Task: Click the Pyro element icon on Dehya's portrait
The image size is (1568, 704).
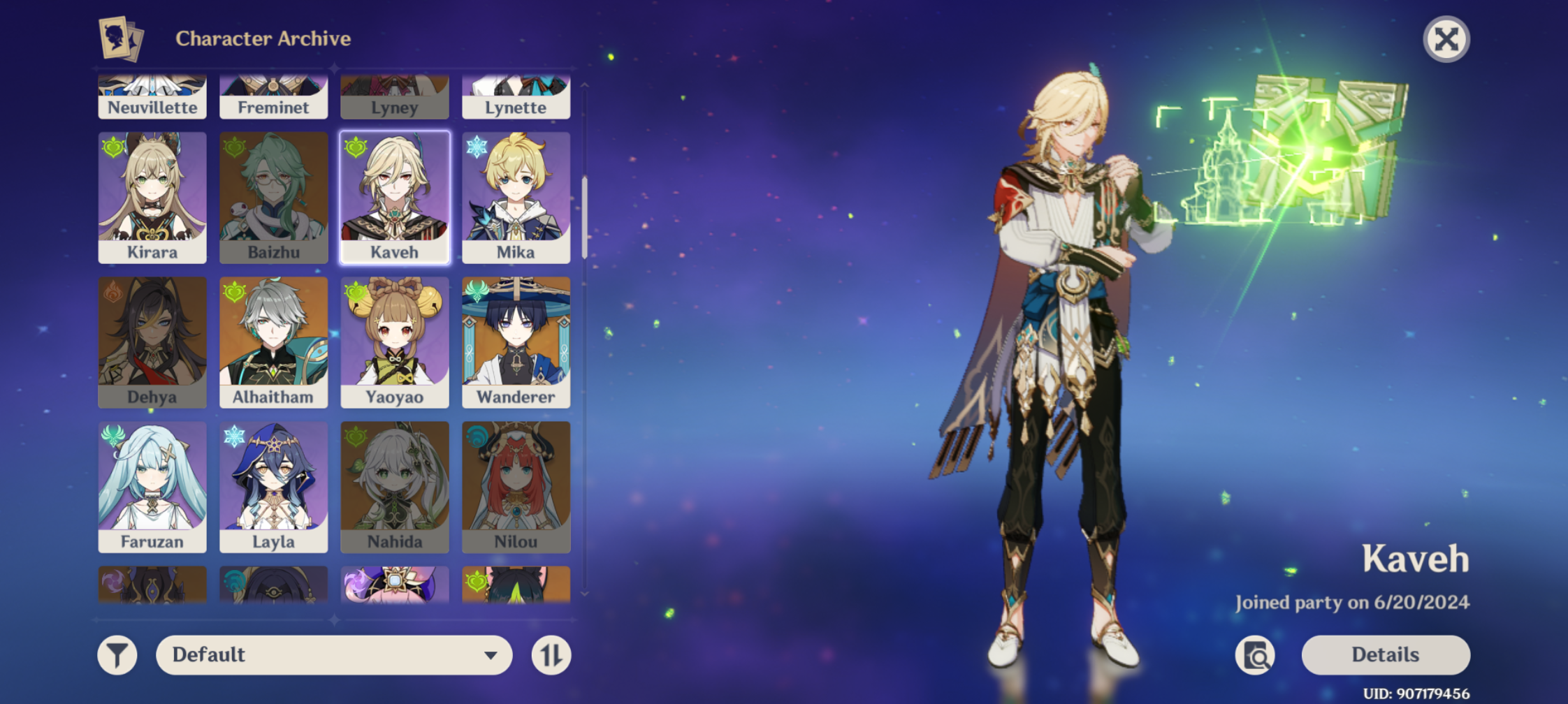Action: (x=112, y=291)
